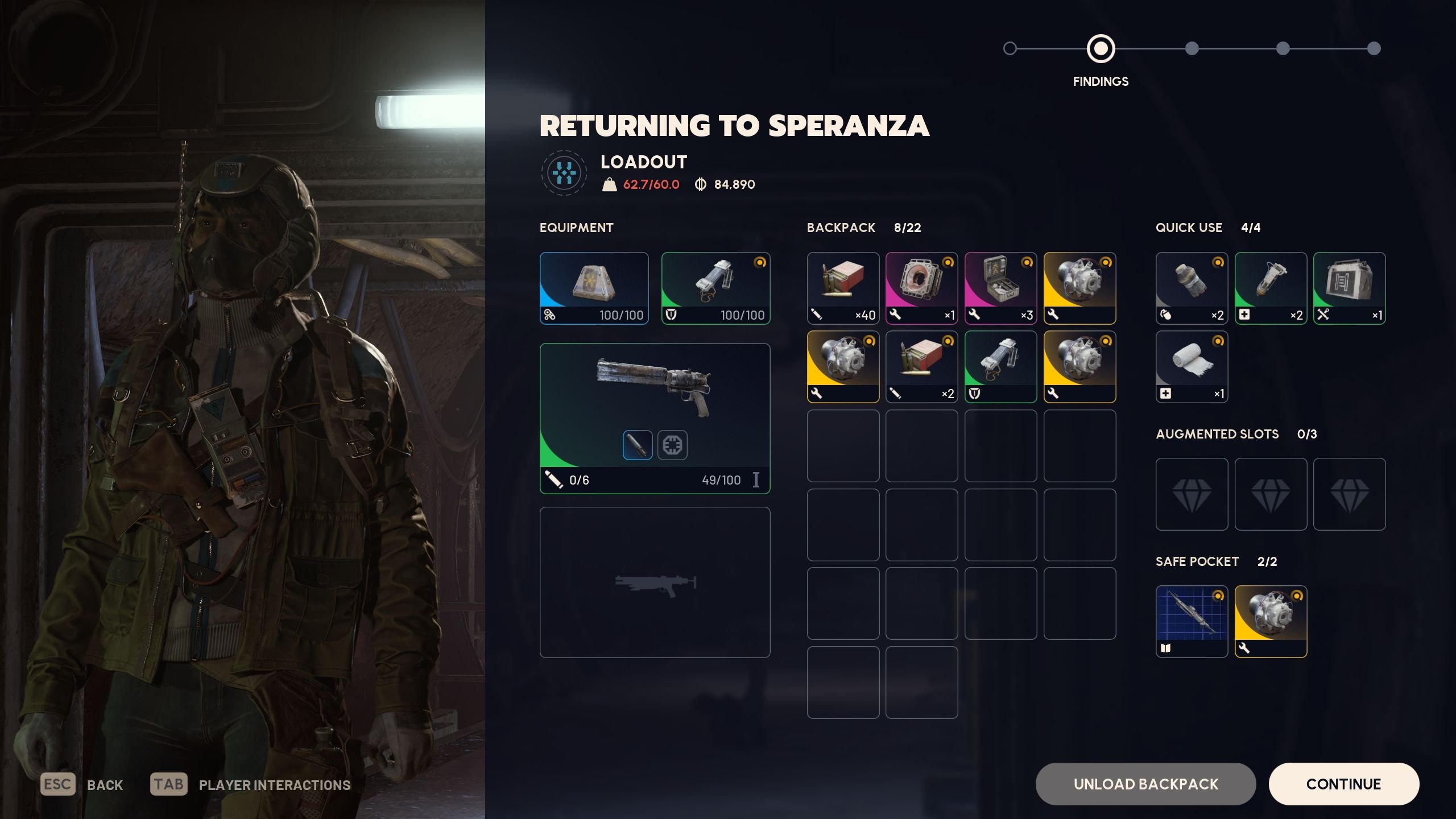
Task: Select the revolver's muzzle attachment icon
Action: click(x=637, y=445)
